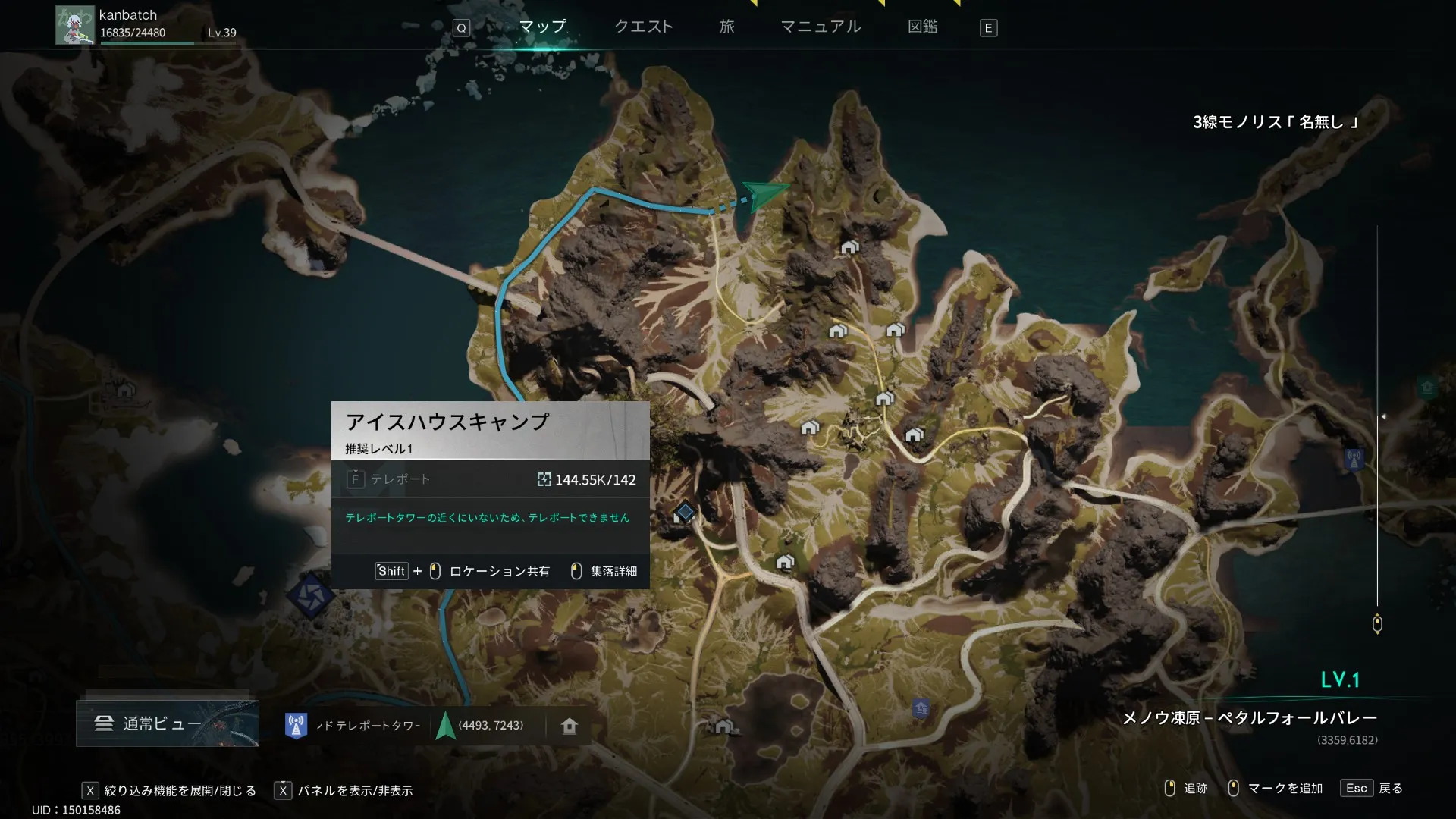Select the home icon in the bottom bar

569,726
